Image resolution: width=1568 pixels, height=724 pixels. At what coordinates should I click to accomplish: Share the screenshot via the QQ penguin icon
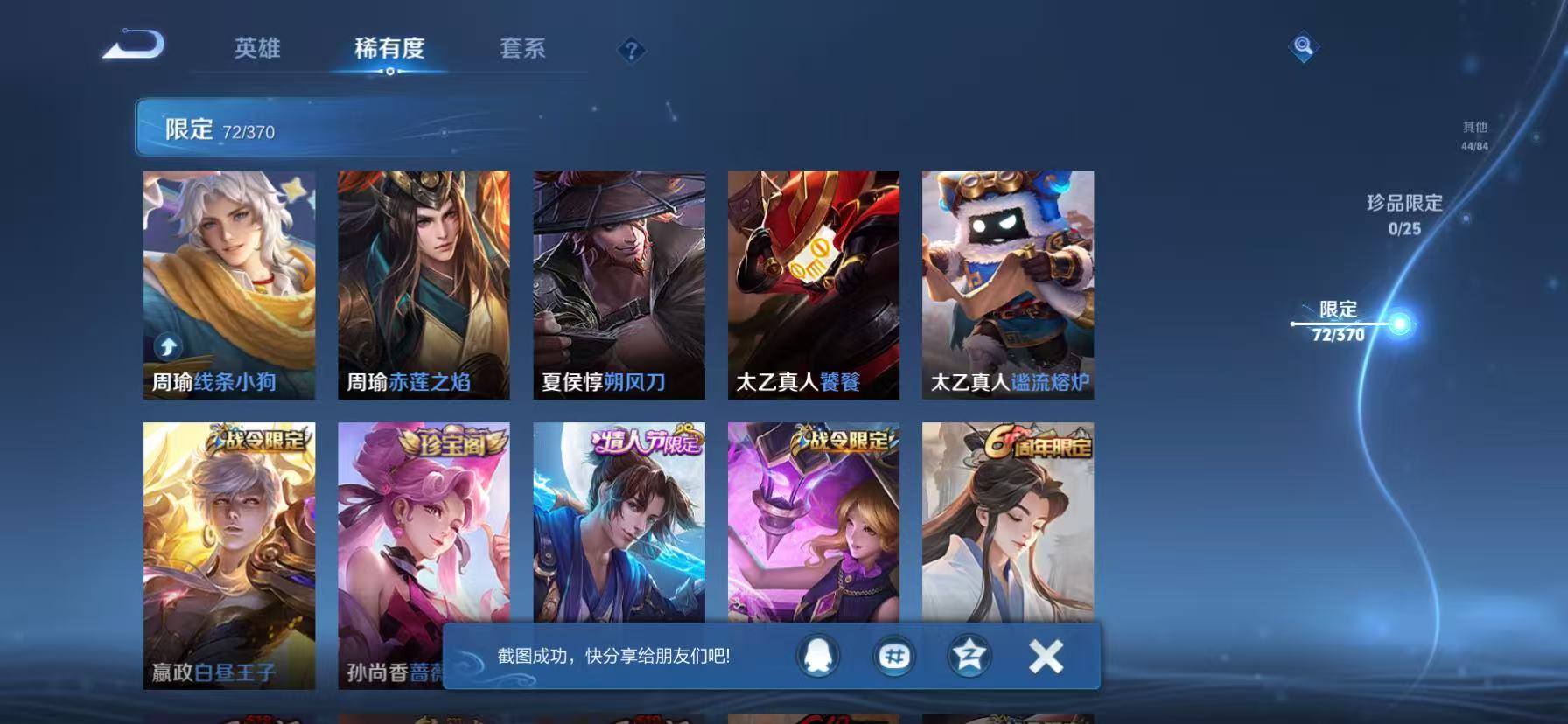[x=815, y=658]
